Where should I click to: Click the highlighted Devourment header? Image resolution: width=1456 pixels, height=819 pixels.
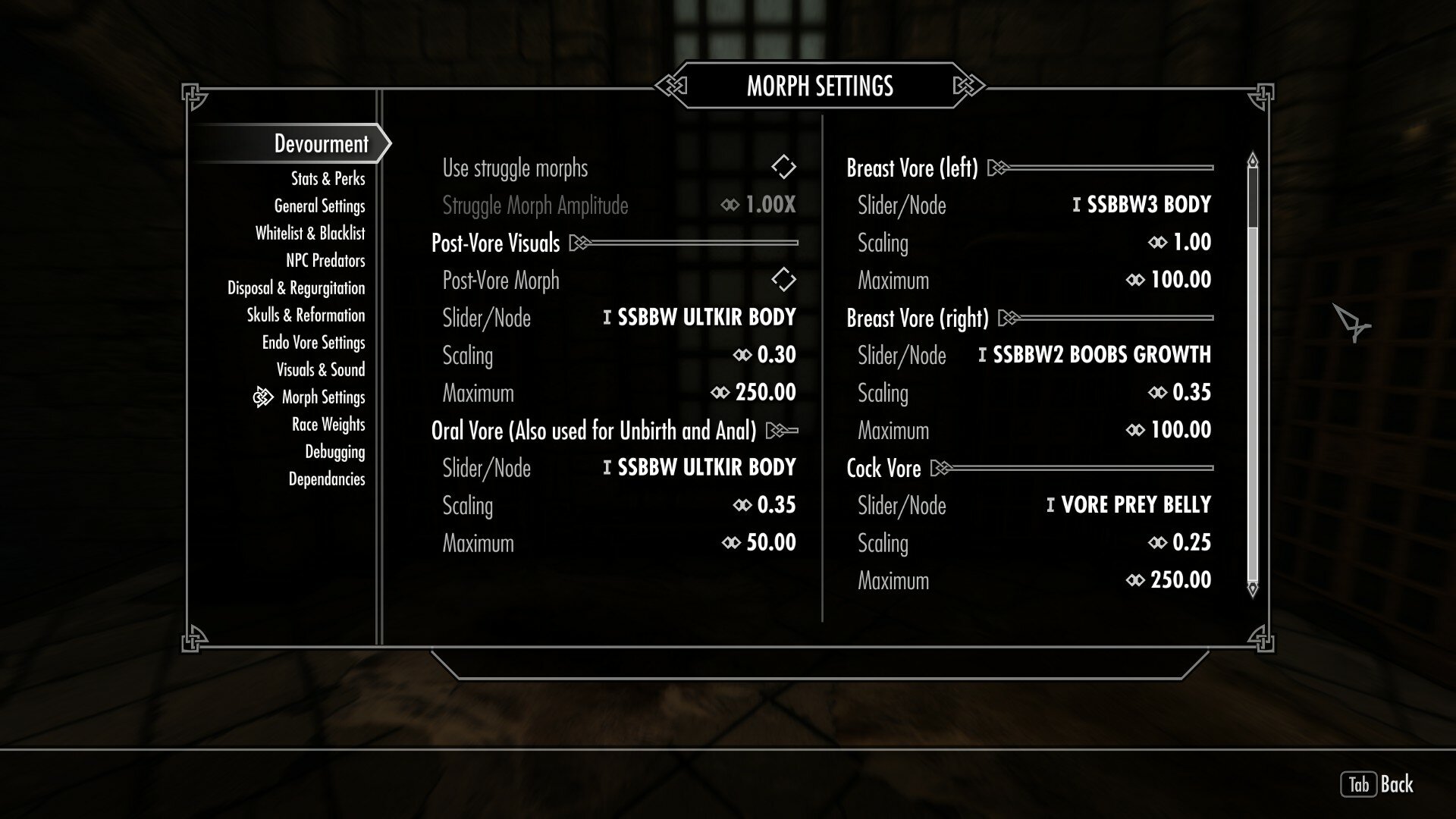(x=321, y=143)
